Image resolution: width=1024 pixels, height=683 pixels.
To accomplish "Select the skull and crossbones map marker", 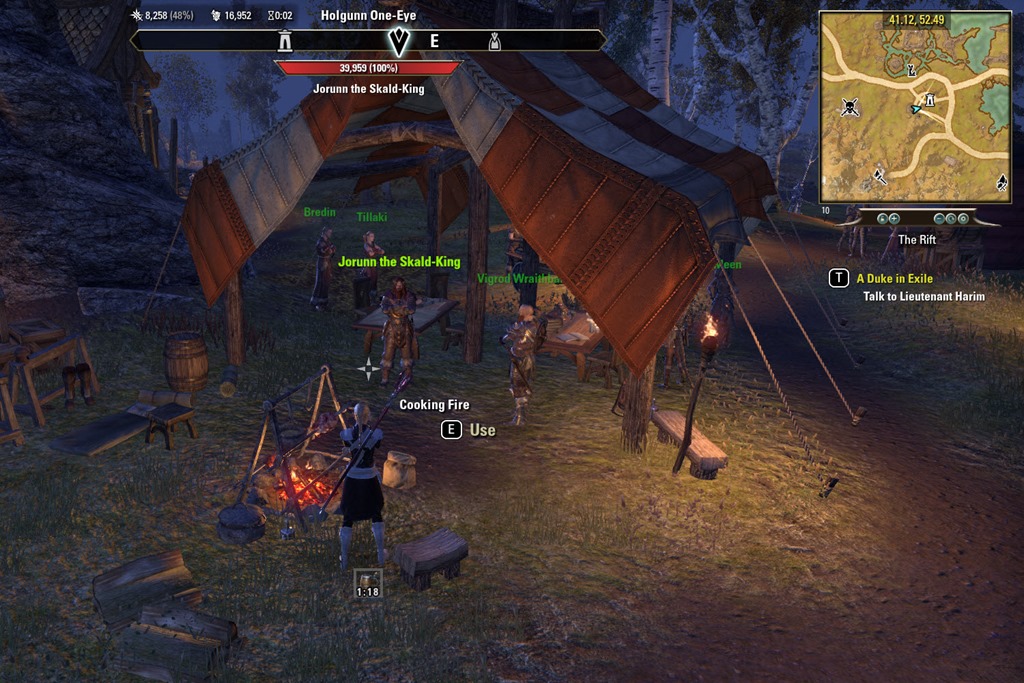I will [x=850, y=107].
